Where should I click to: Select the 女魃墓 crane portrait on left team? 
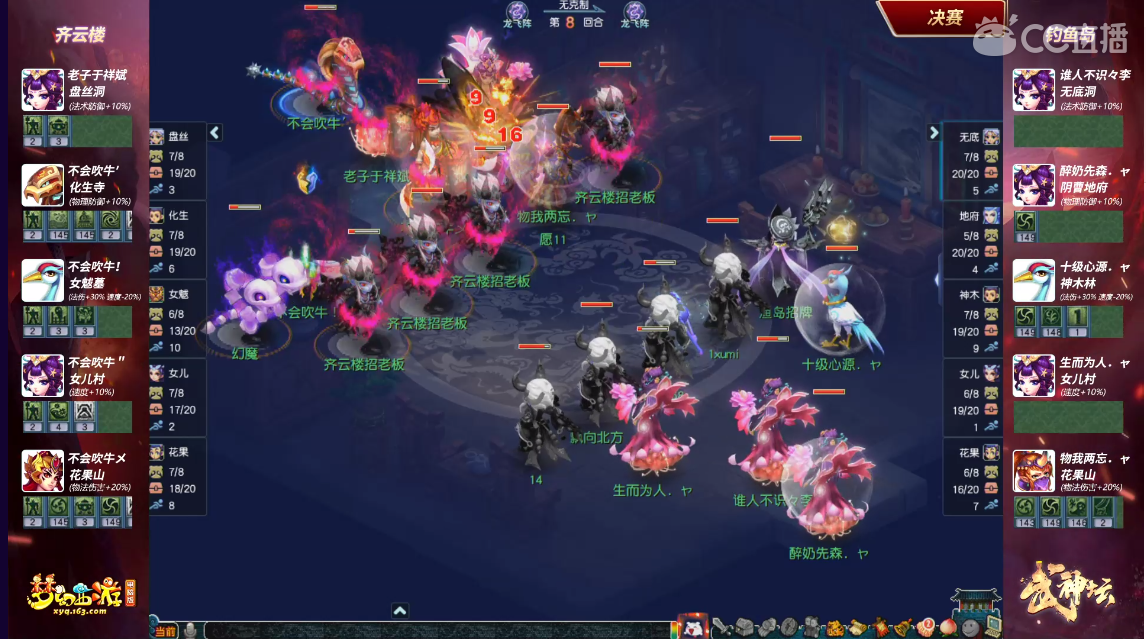coord(43,281)
